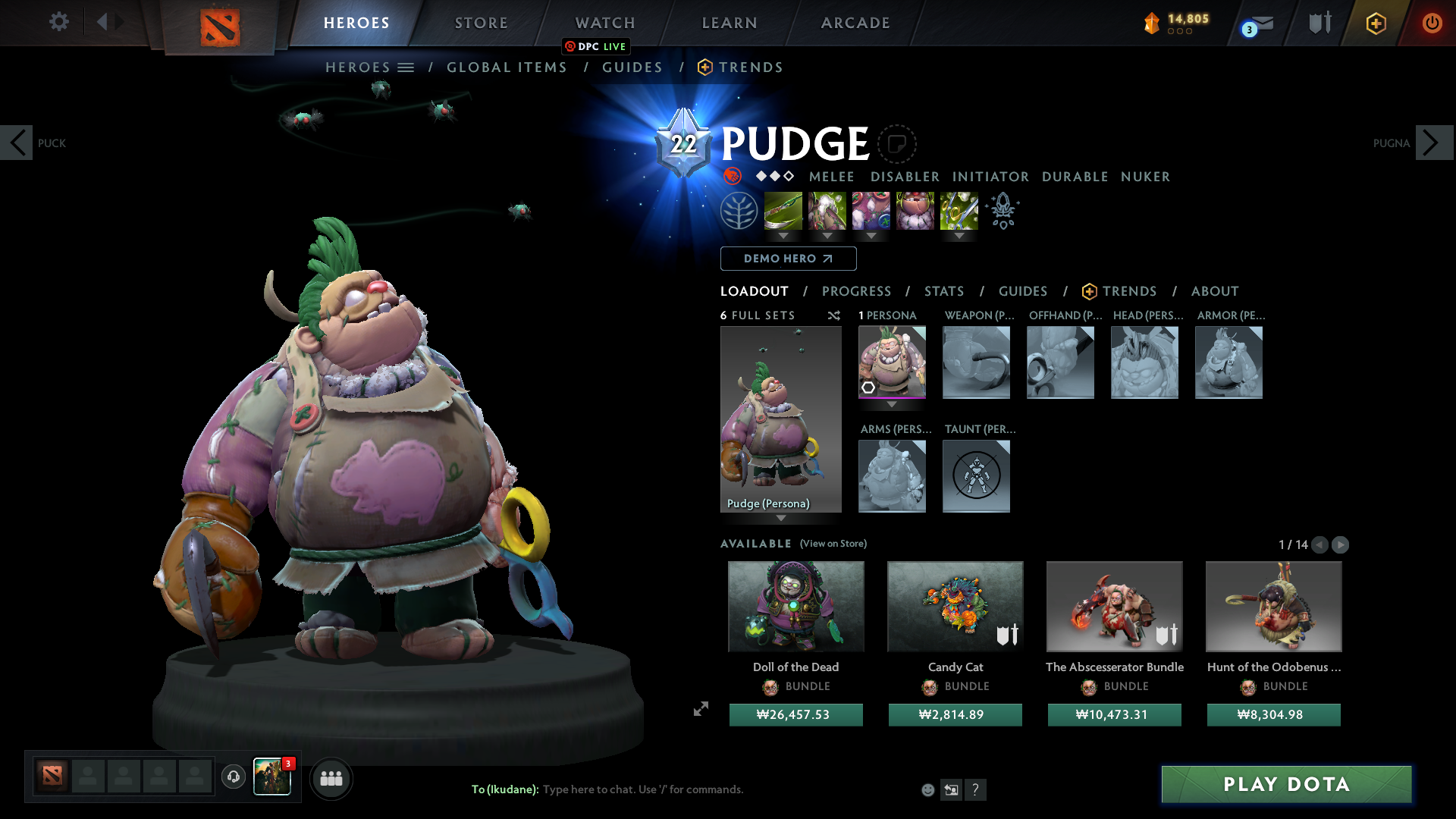Toggle the disabled Taunt persona slot
1456x819 pixels.
pyautogui.click(x=976, y=476)
